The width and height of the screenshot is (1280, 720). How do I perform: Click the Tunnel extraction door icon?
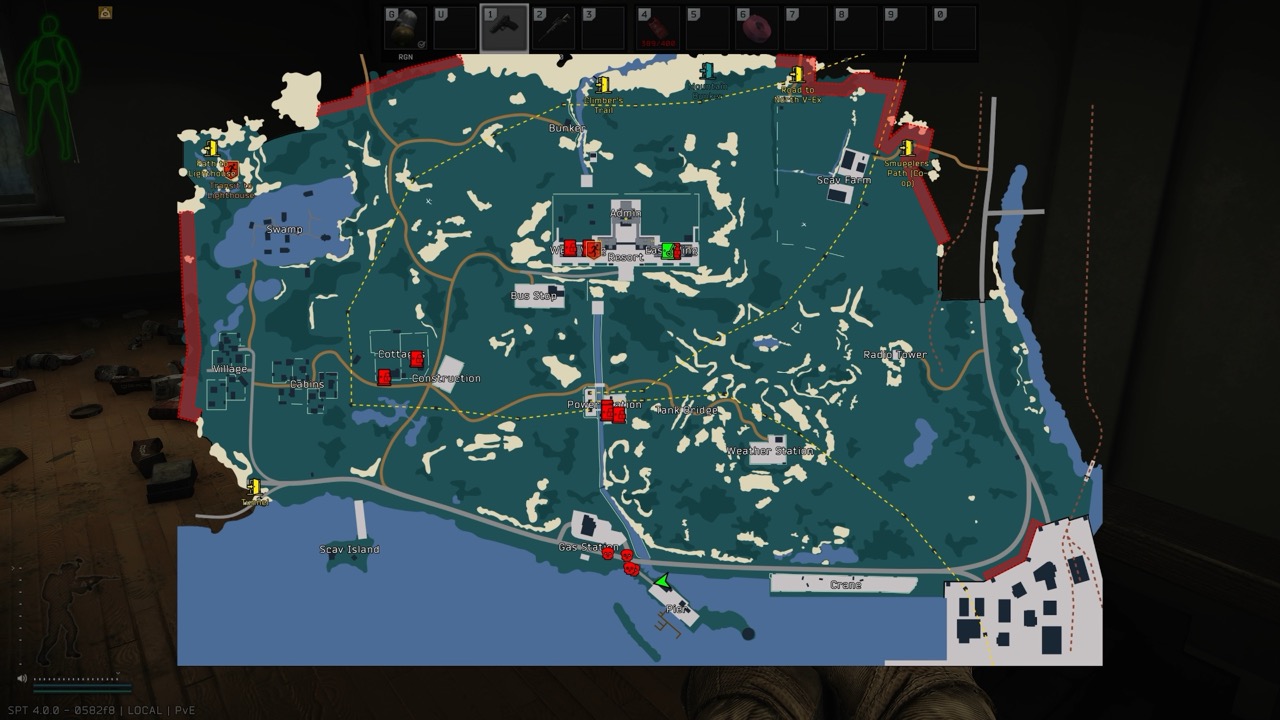[254, 489]
